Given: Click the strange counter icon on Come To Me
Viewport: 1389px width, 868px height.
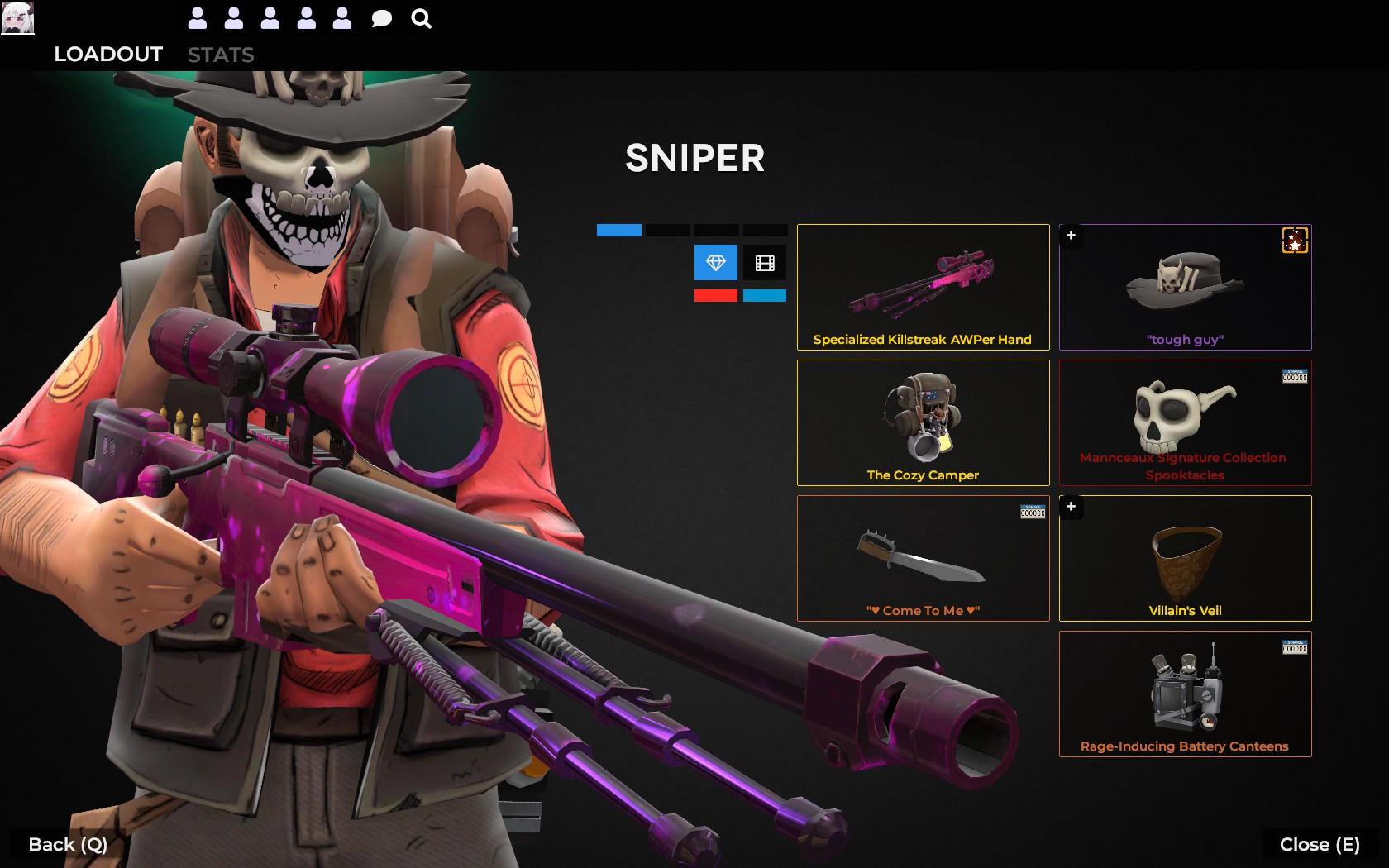Looking at the screenshot, I should click(1032, 511).
